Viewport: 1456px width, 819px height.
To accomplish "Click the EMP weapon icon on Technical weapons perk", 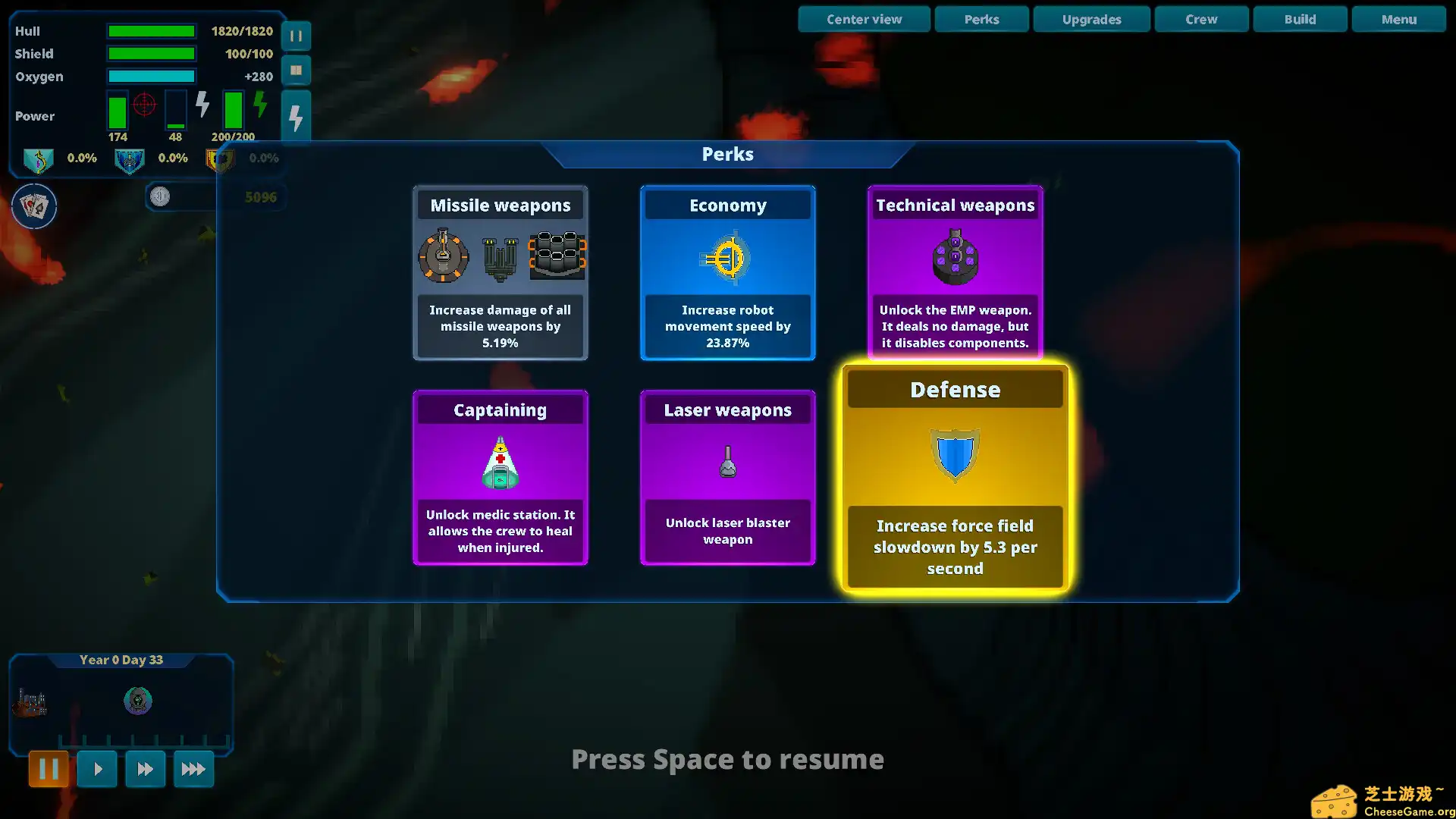I will [955, 258].
